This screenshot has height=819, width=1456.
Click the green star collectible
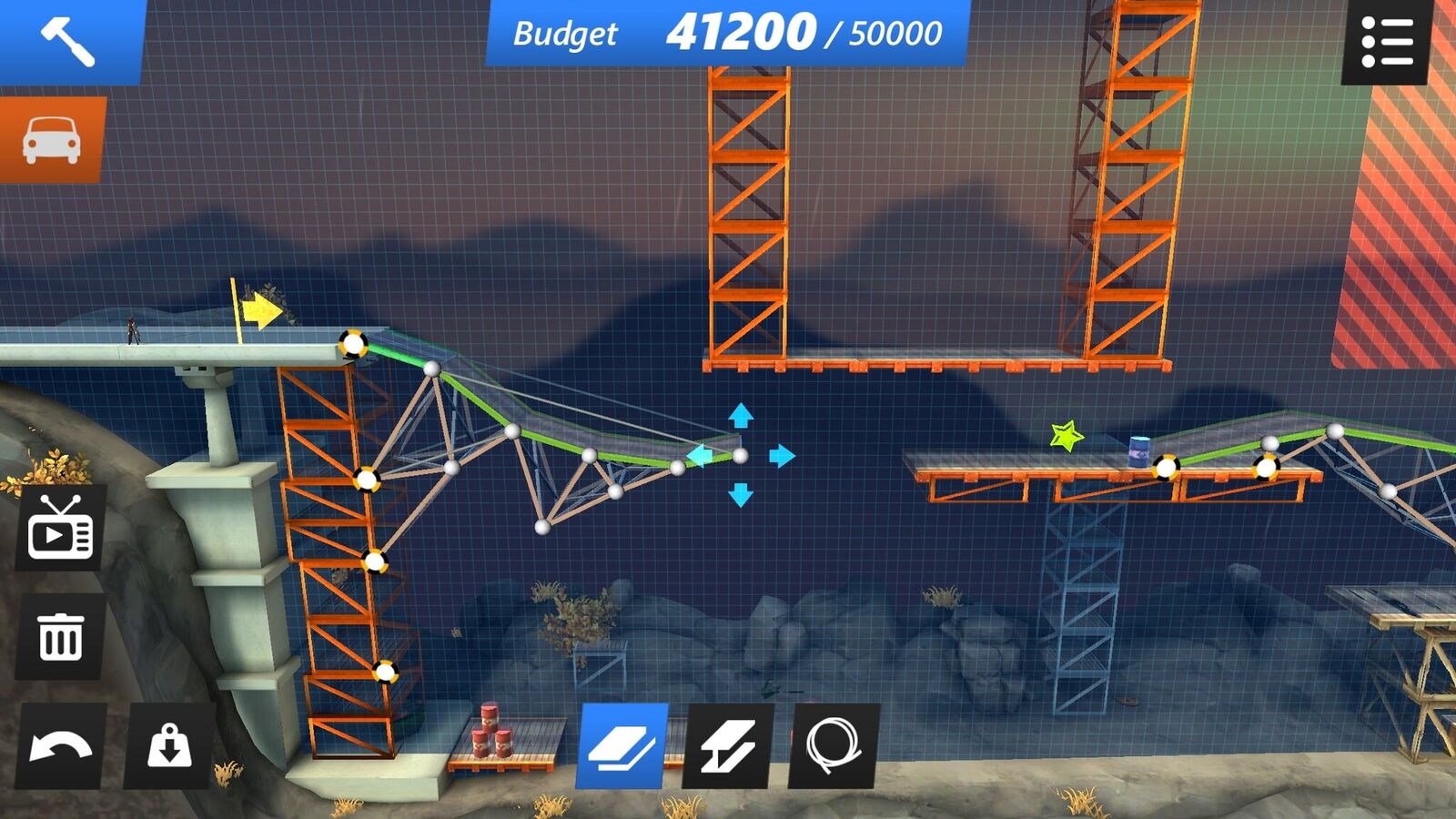pyautogui.click(x=1065, y=437)
